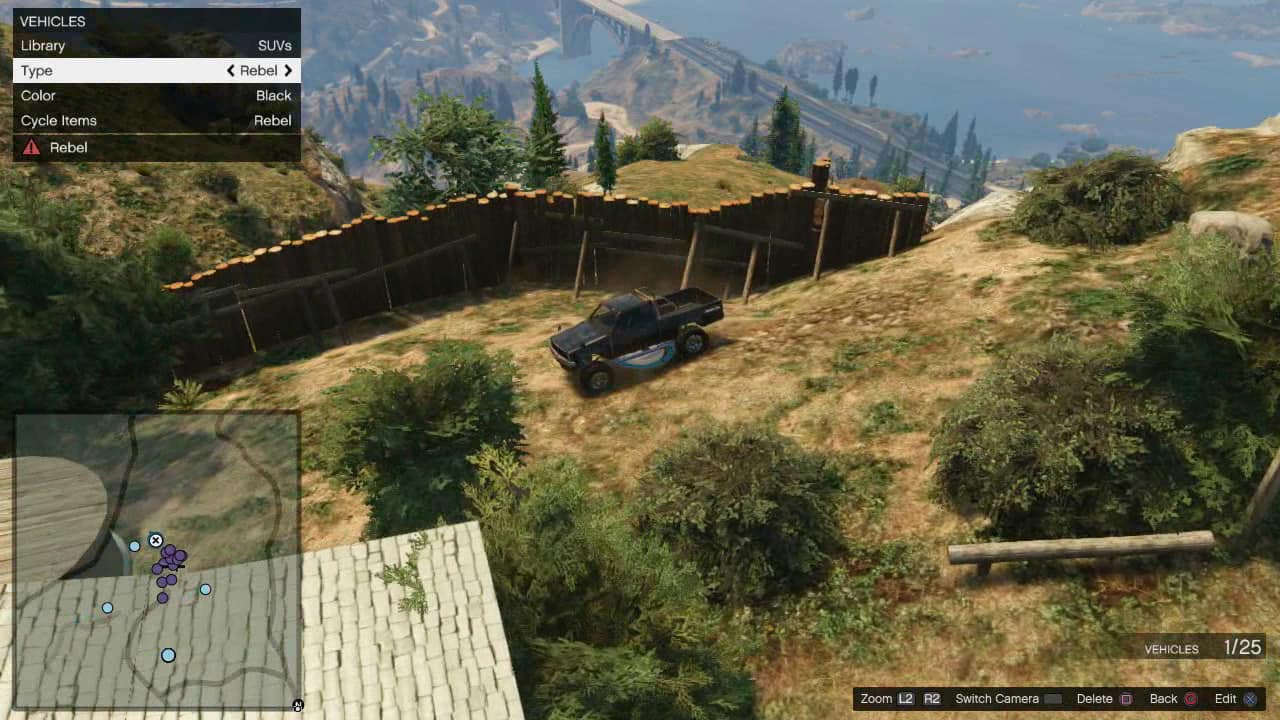Advance Type using the right chevron
1280x720 pixels.
[x=288, y=70]
